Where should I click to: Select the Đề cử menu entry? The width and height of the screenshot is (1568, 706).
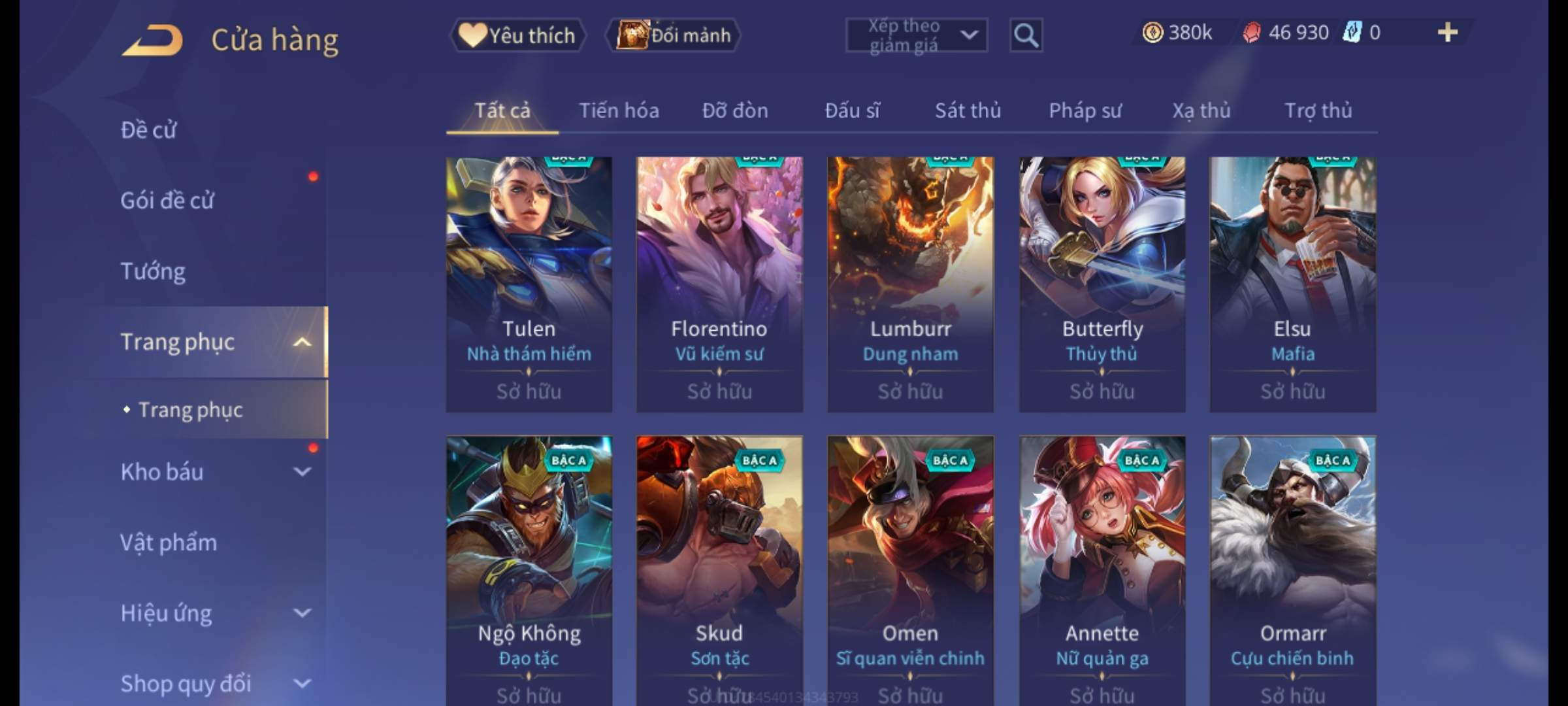149,130
